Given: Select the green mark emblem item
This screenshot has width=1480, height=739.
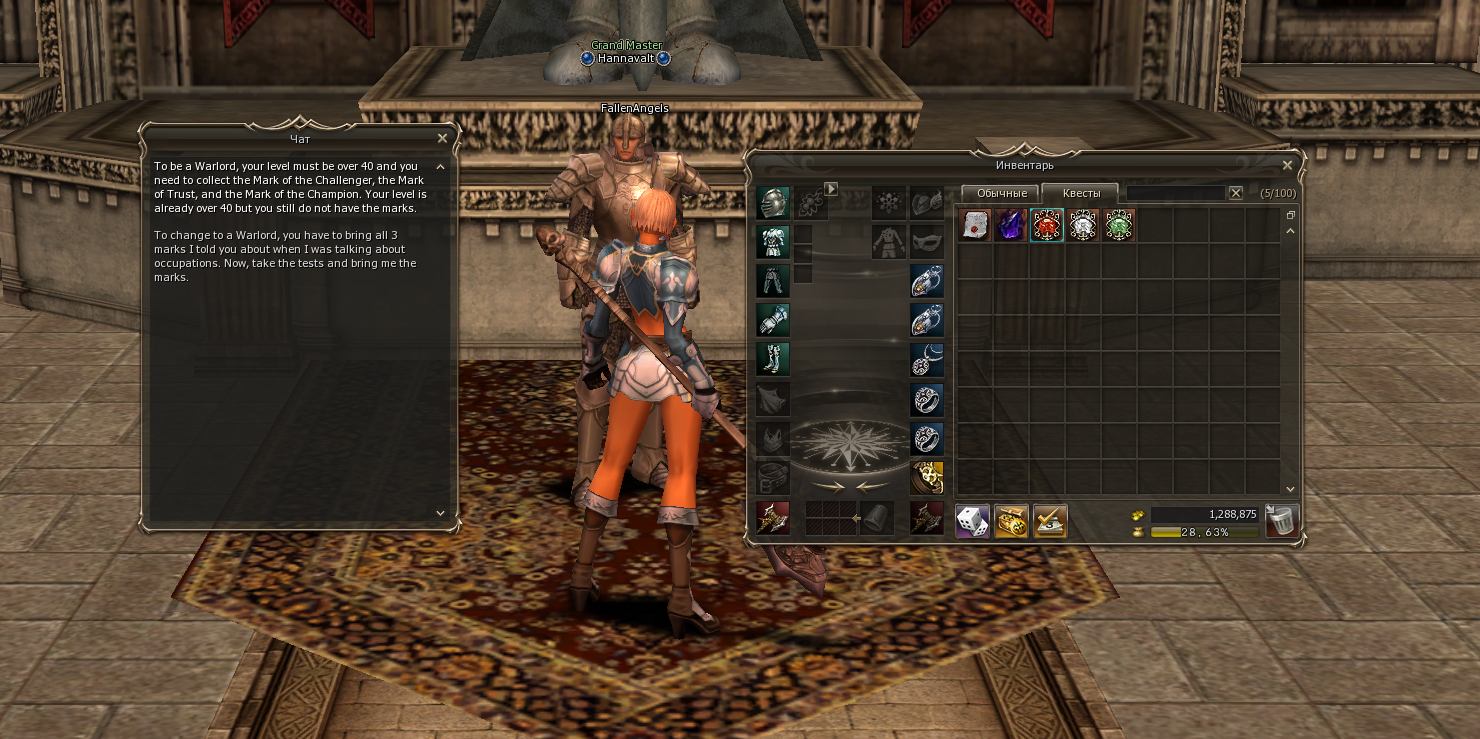Looking at the screenshot, I should point(1119,226).
